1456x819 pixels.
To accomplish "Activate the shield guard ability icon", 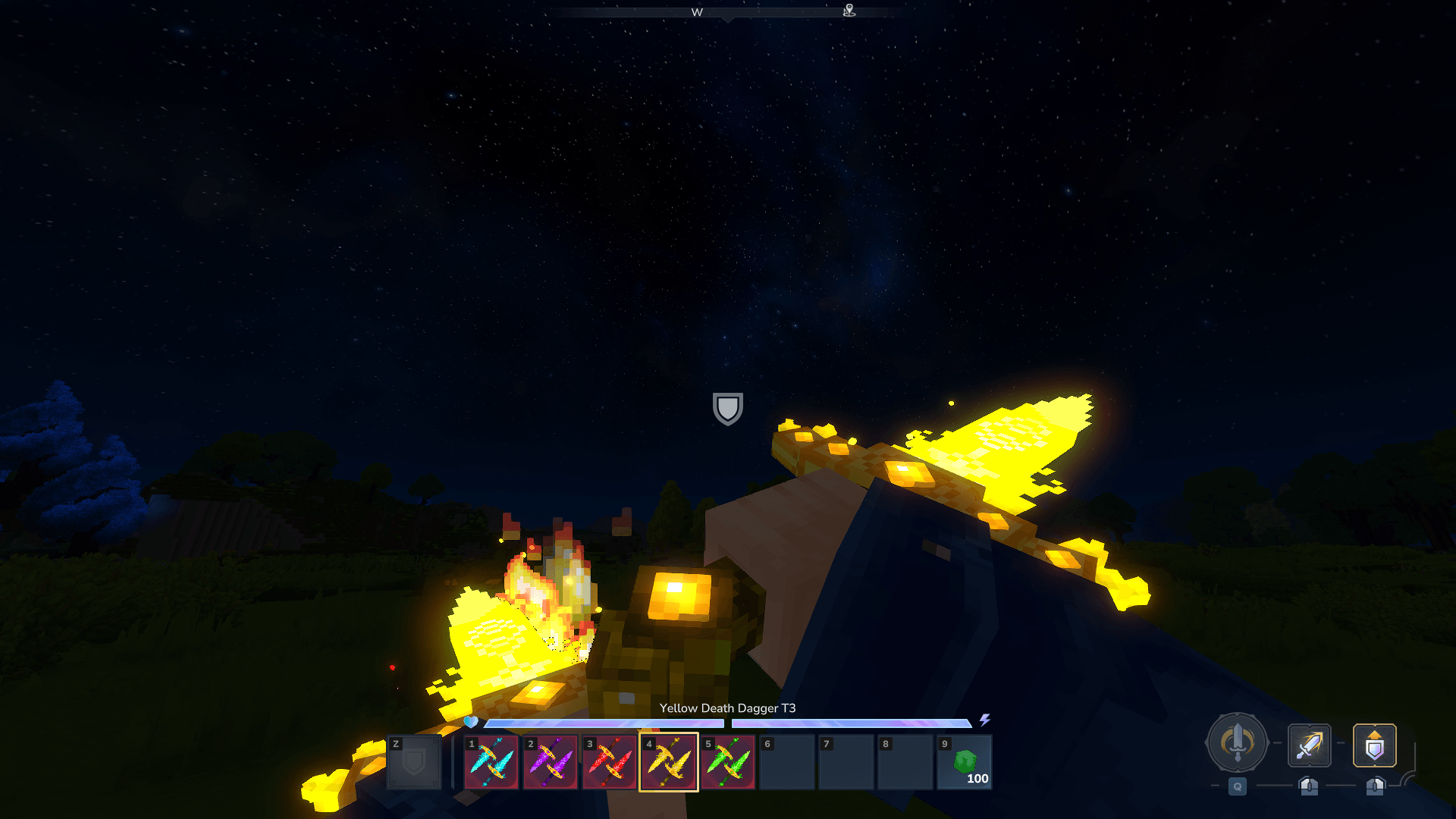I will pyautogui.click(x=1374, y=745).
